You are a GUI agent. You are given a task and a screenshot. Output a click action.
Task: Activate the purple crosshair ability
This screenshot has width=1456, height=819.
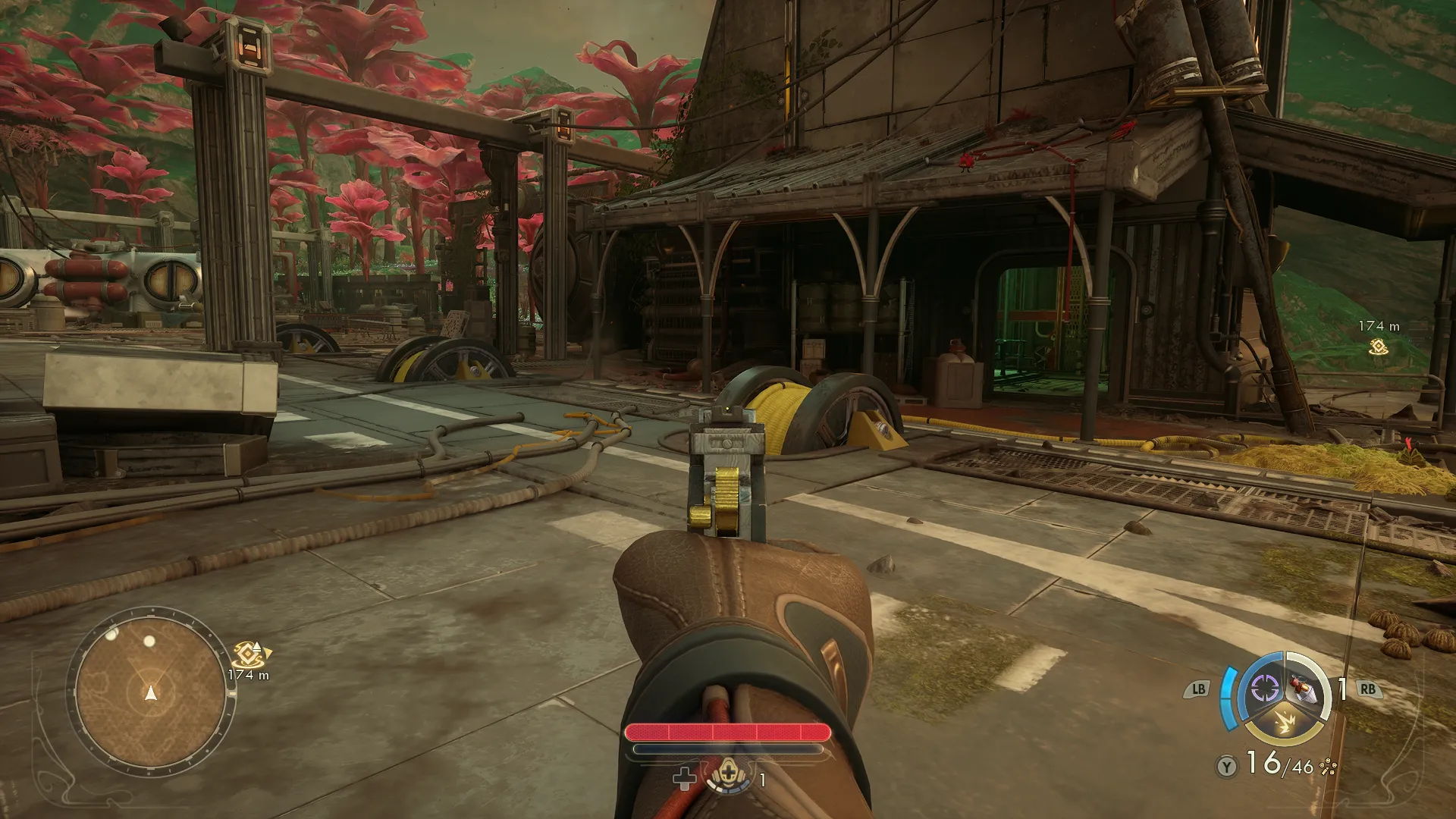pyautogui.click(x=1264, y=689)
